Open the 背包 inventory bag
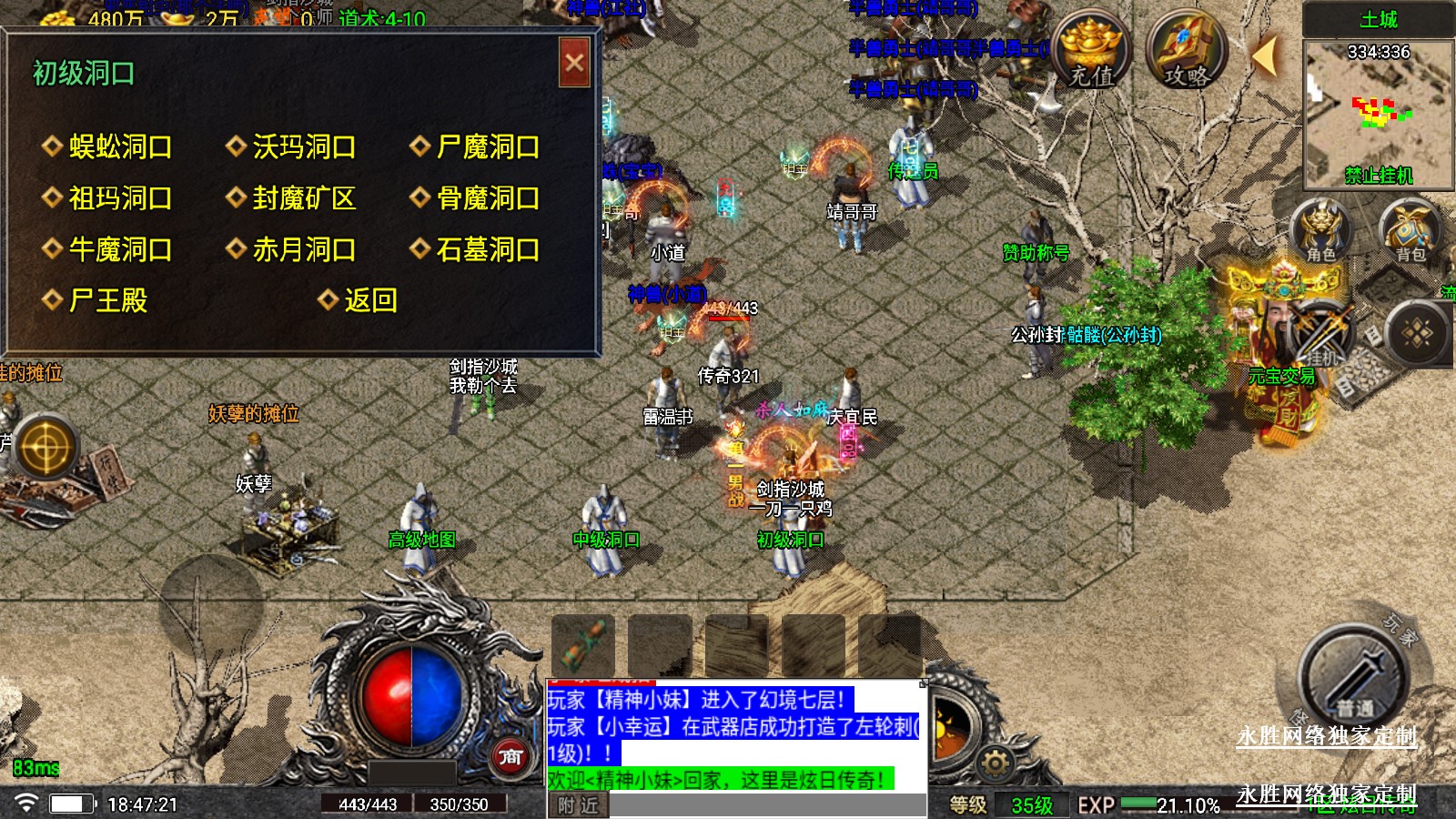 [1410, 230]
